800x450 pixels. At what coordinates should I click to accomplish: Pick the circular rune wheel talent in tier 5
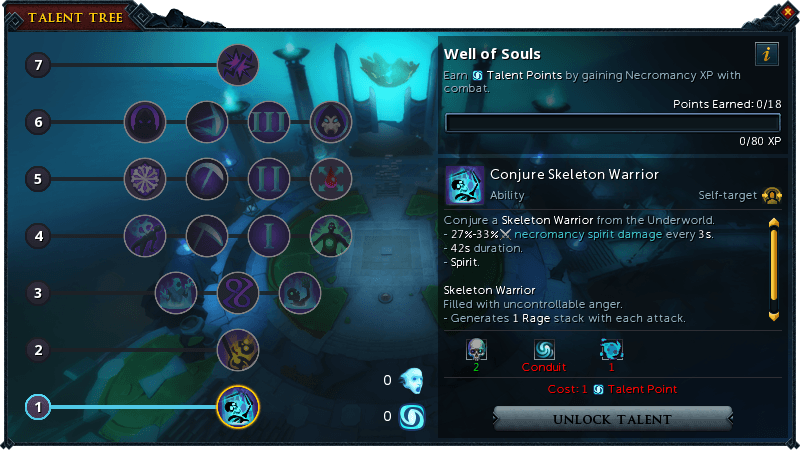145,179
